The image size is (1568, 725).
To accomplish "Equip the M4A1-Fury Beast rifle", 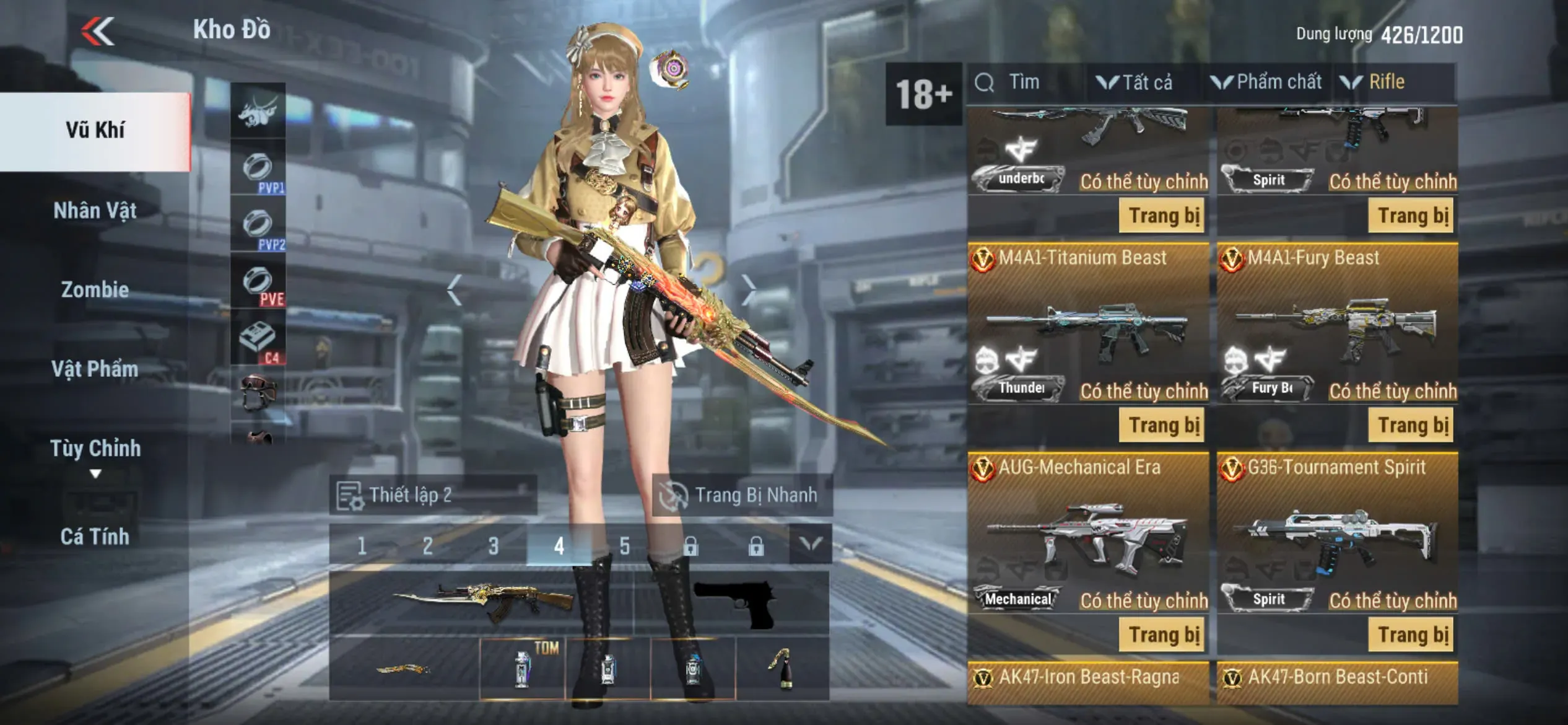I will click(x=1413, y=425).
